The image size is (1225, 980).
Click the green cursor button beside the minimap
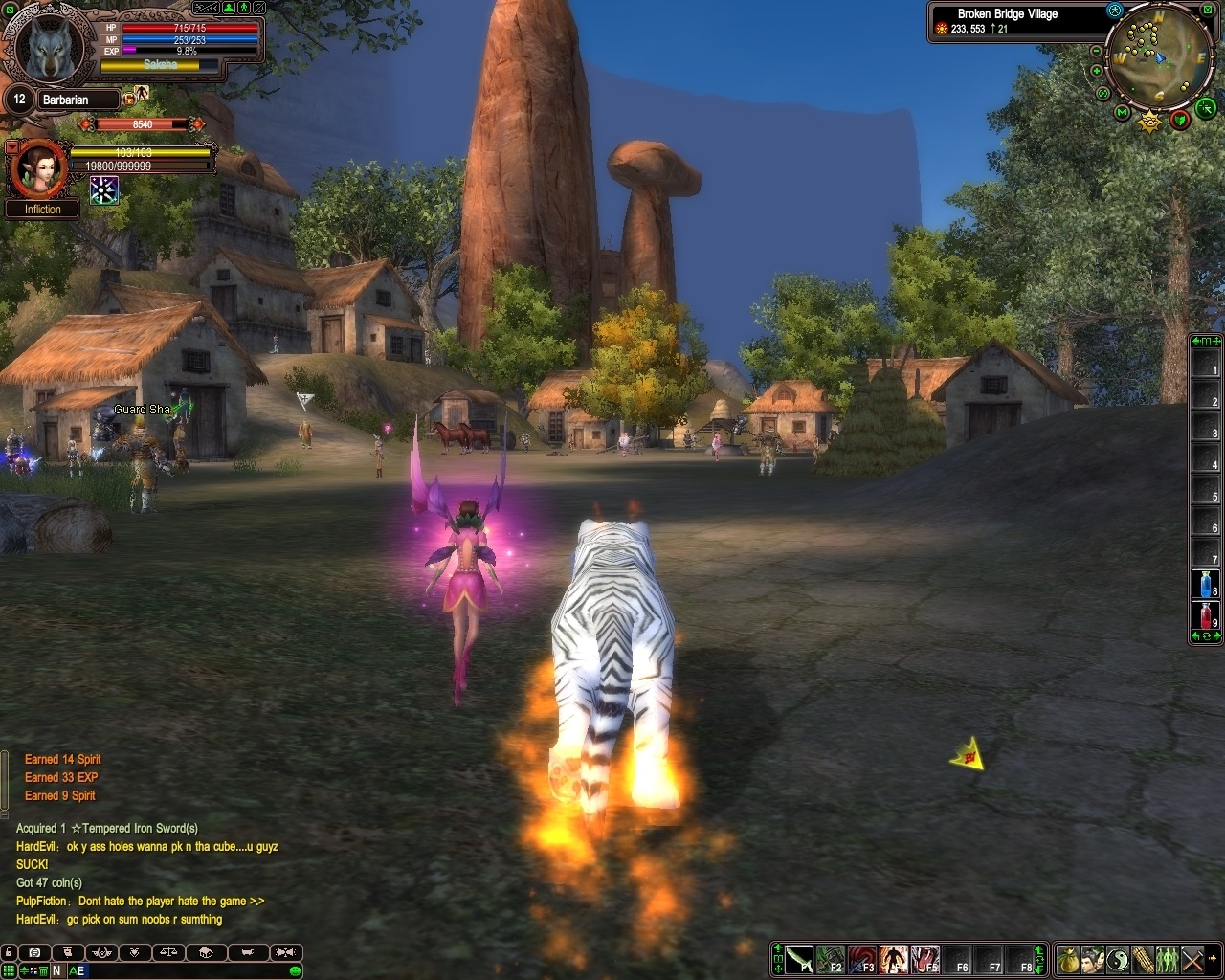pyautogui.click(x=1206, y=106)
